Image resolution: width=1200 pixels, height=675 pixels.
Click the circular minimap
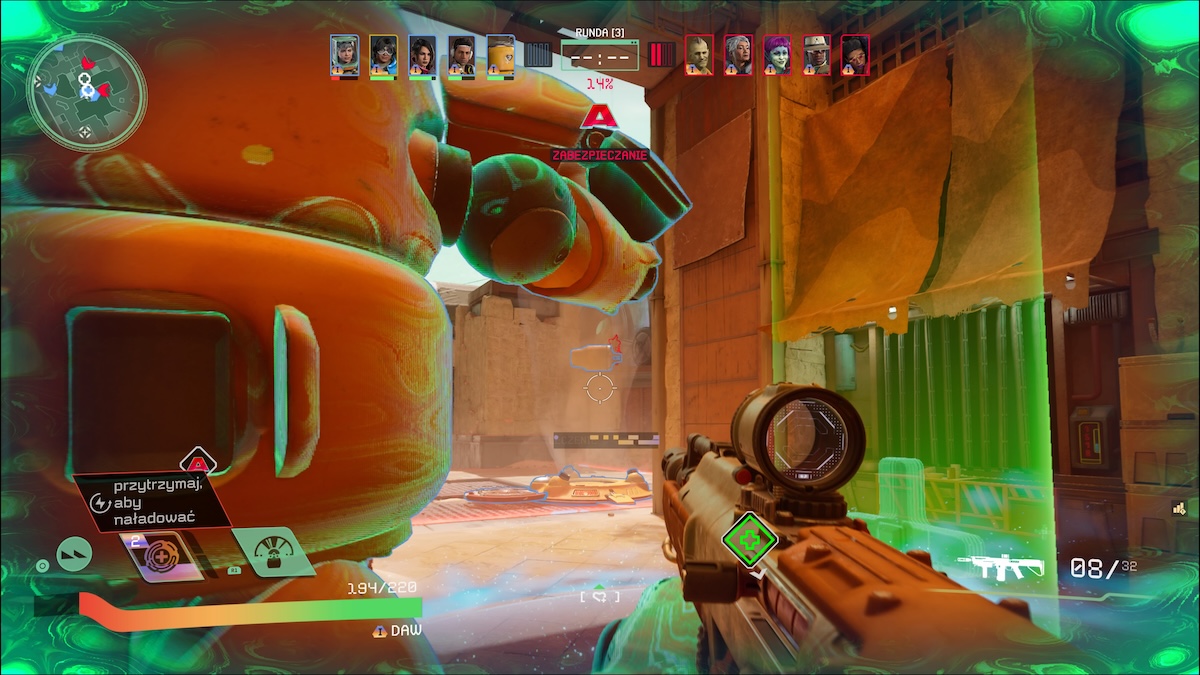[87, 92]
